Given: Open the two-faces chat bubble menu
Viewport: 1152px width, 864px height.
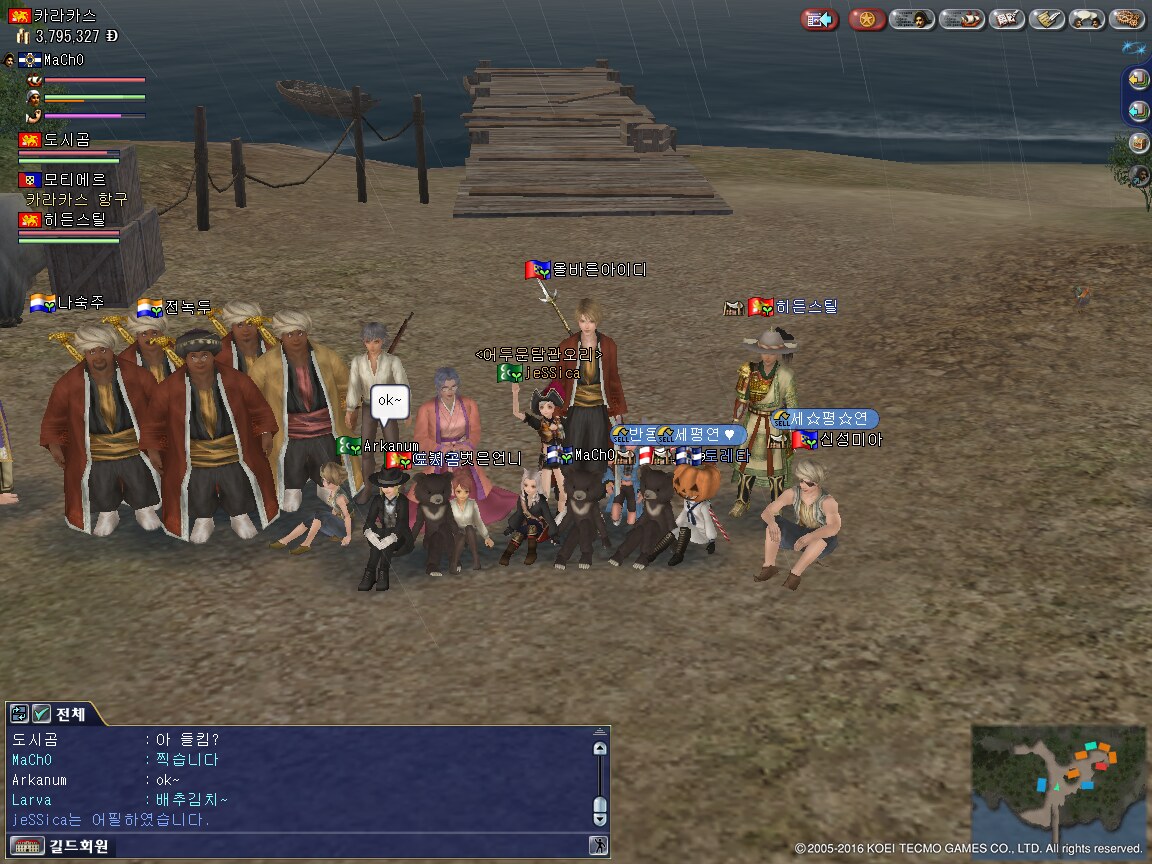Looking at the screenshot, I should 1086,19.
